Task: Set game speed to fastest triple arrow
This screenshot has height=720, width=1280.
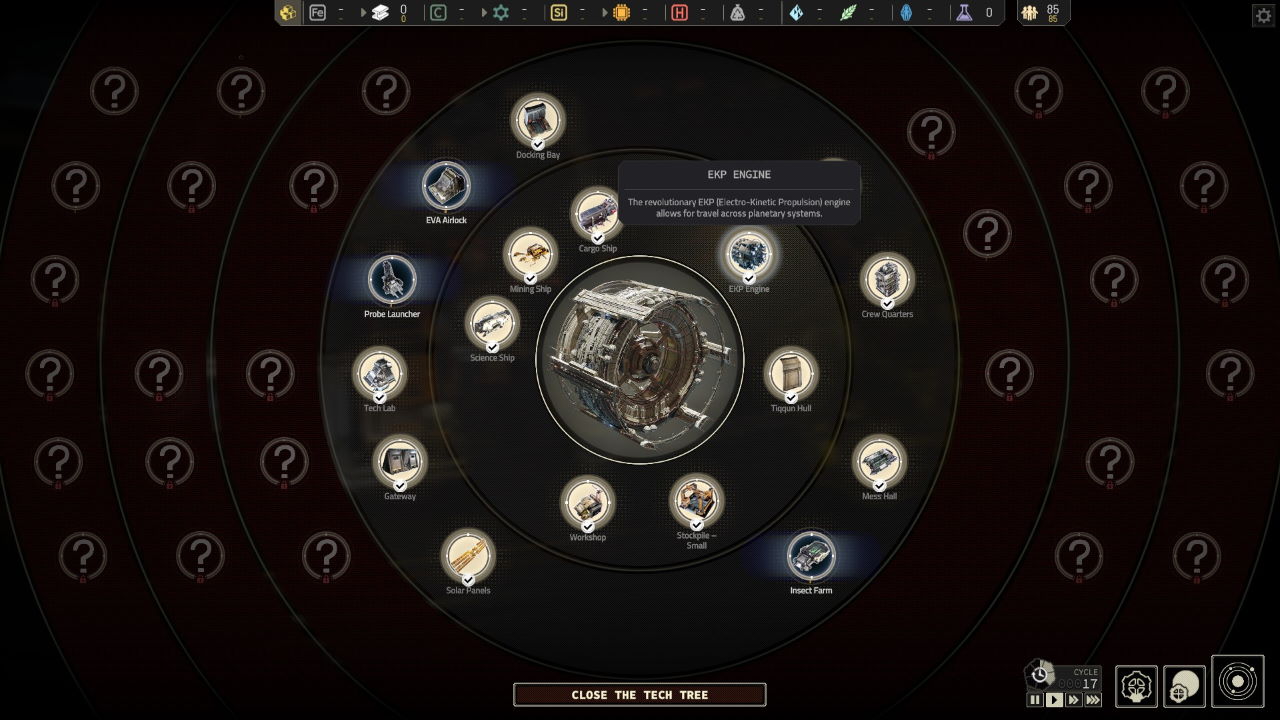Action: tap(1093, 700)
